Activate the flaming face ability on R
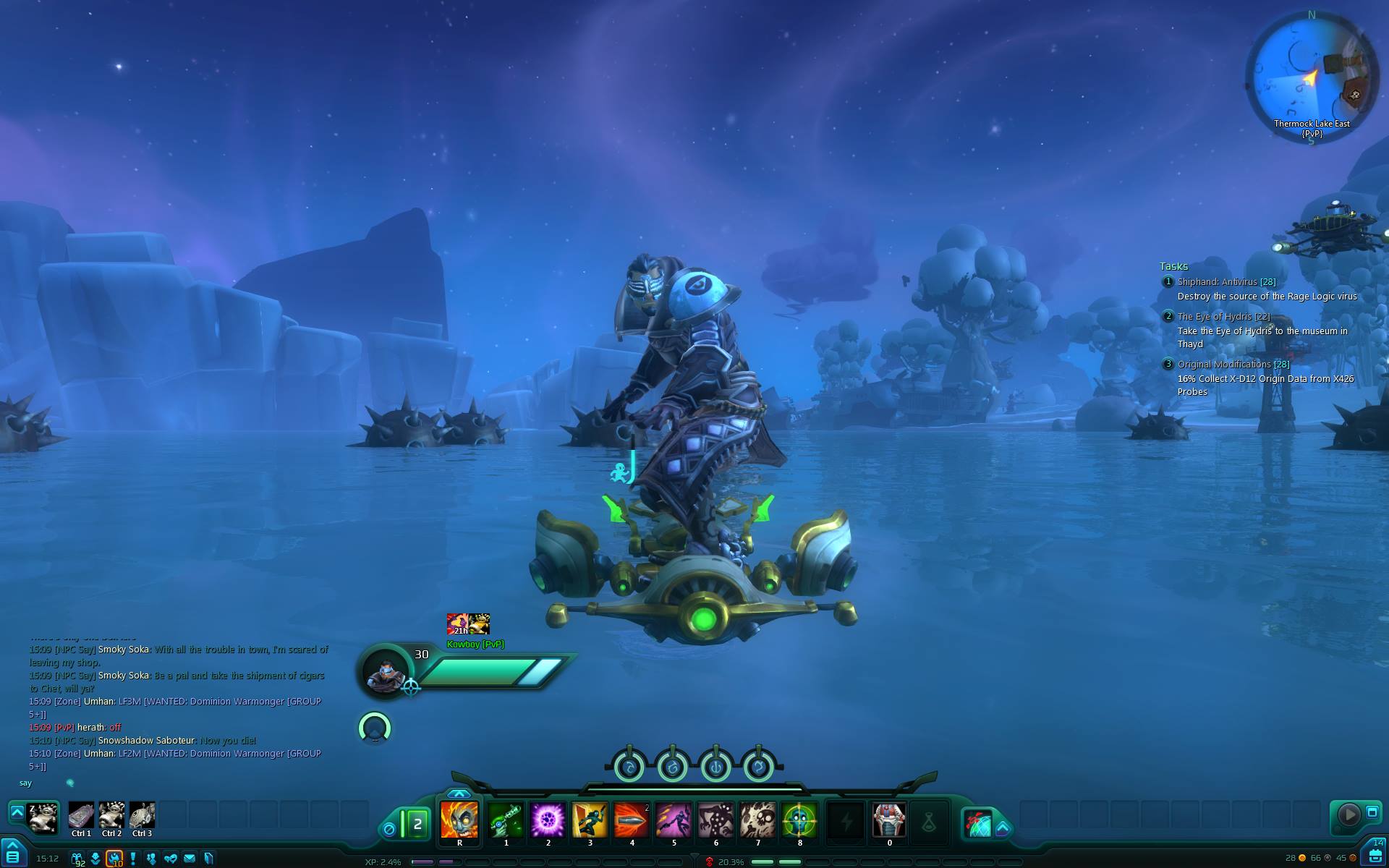Viewport: 1389px width, 868px height. (459, 820)
